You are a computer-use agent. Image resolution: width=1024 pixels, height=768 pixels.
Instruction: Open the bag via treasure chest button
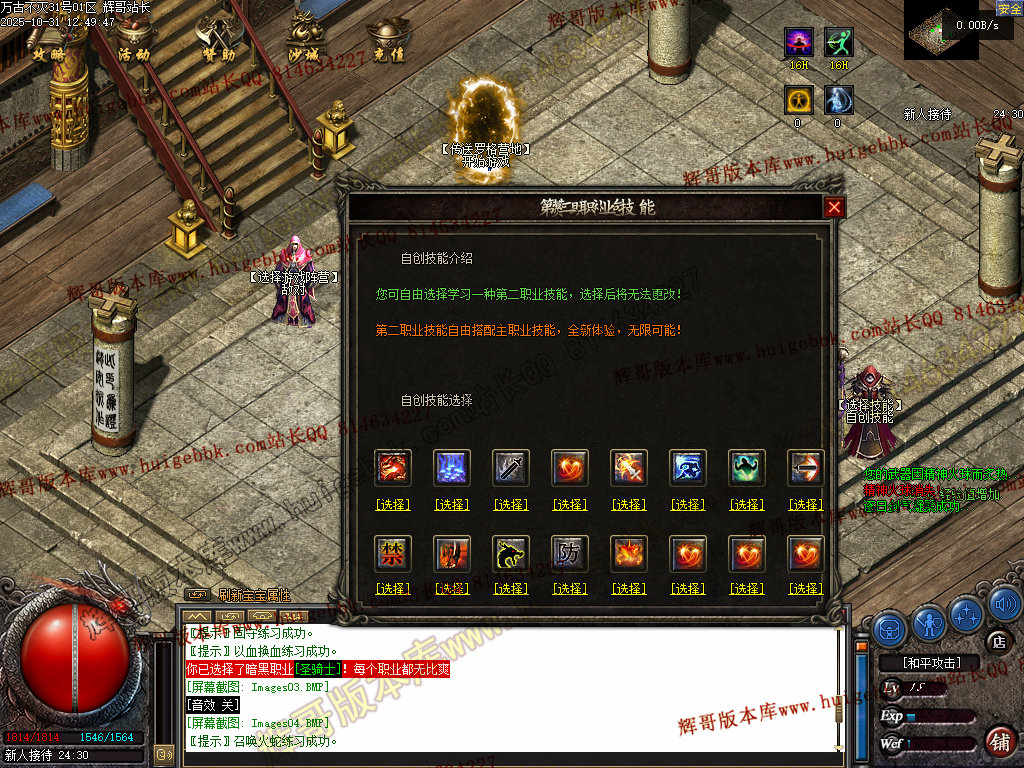890,628
